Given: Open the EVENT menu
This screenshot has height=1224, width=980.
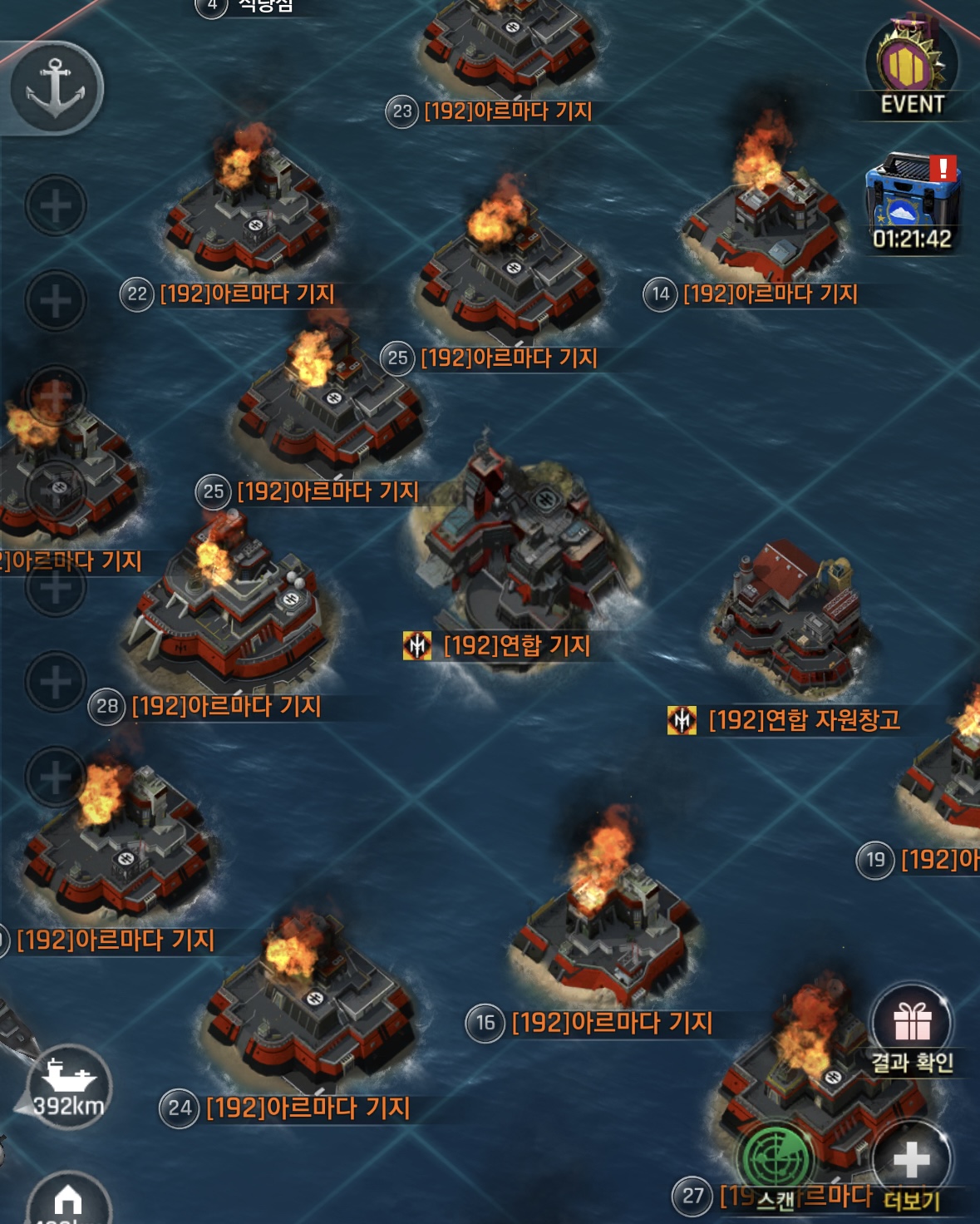Looking at the screenshot, I should pos(912,68).
